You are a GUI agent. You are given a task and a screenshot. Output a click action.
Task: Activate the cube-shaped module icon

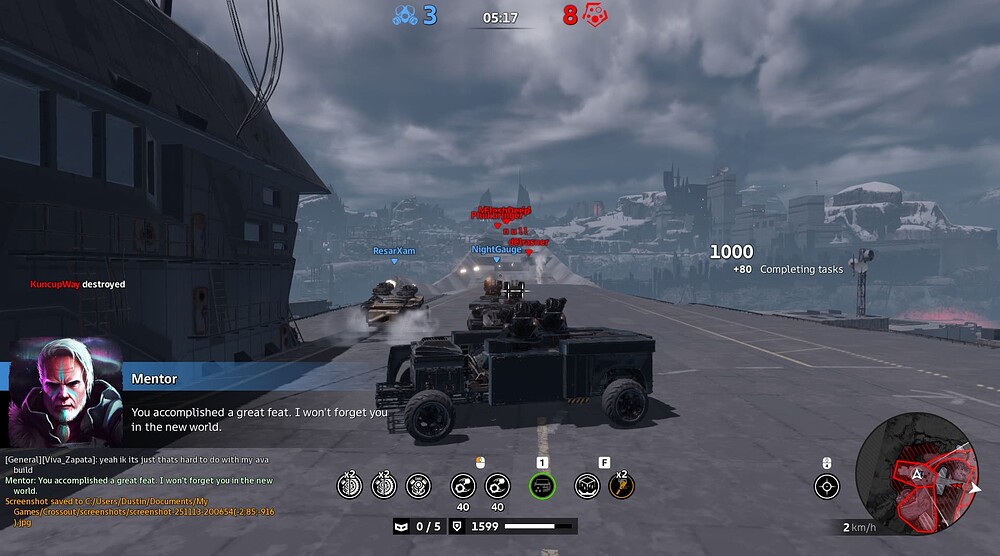point(587,486)
